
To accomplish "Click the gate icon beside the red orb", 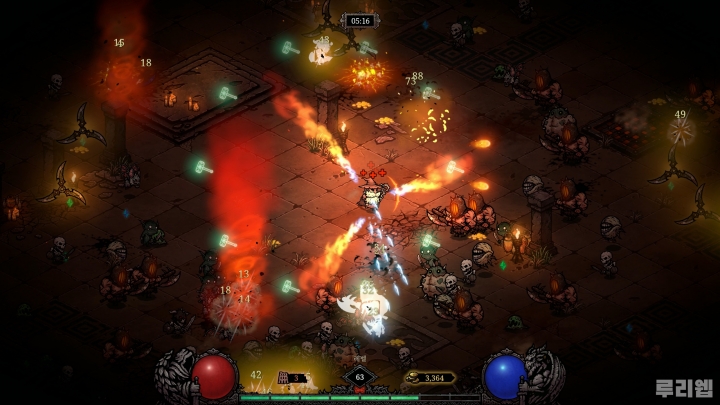I will pos(283,377).
